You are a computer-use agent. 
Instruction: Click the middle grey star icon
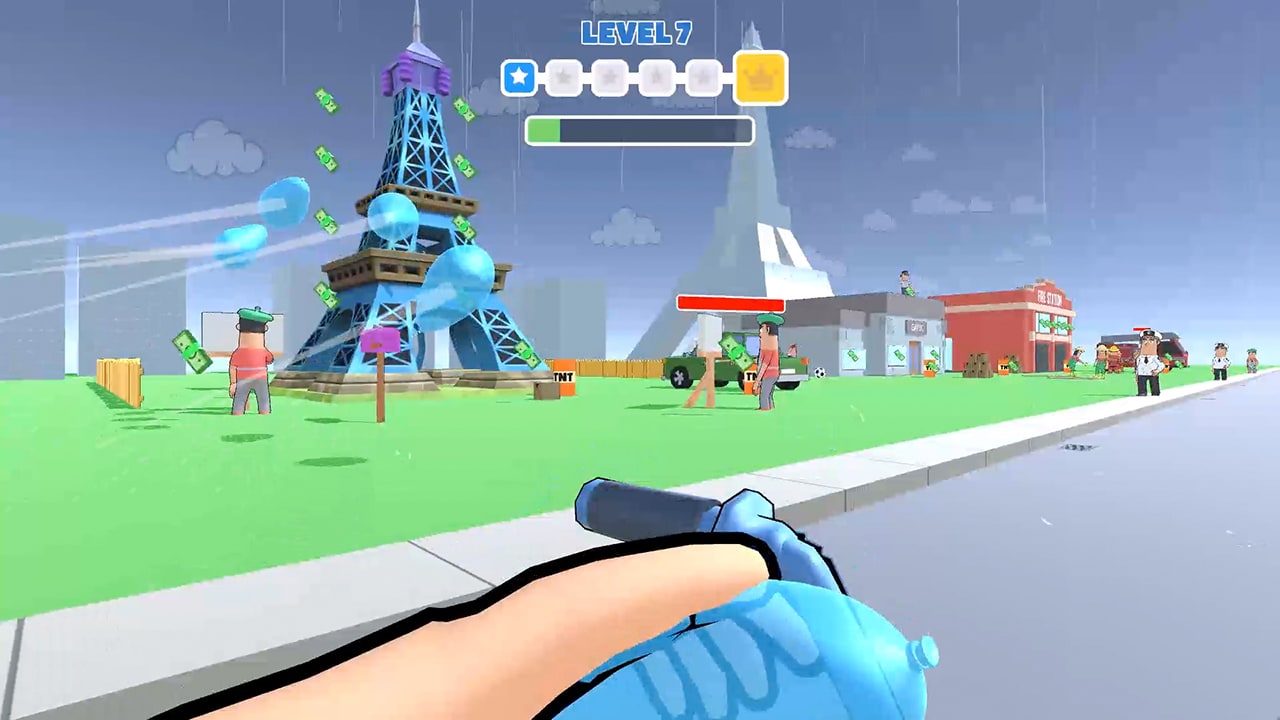(x=610, y=77)
